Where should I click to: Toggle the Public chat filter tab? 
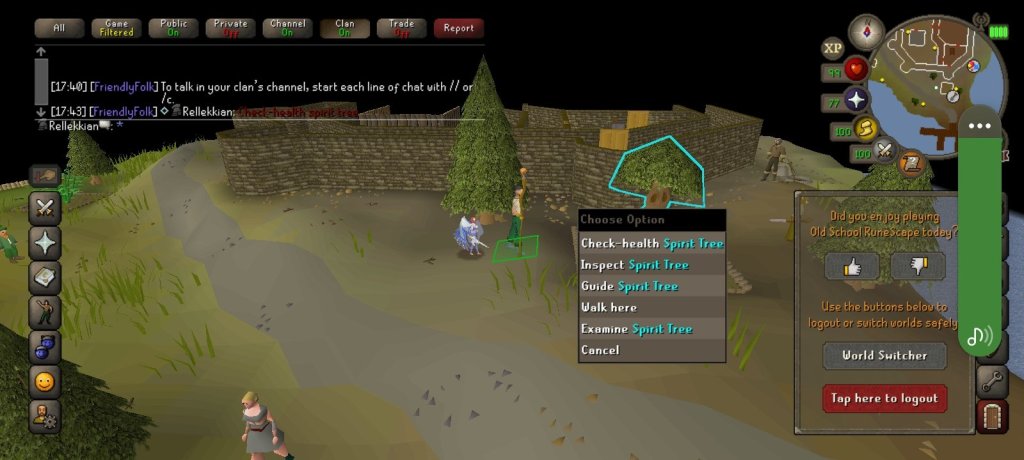(x=174, y=28)
